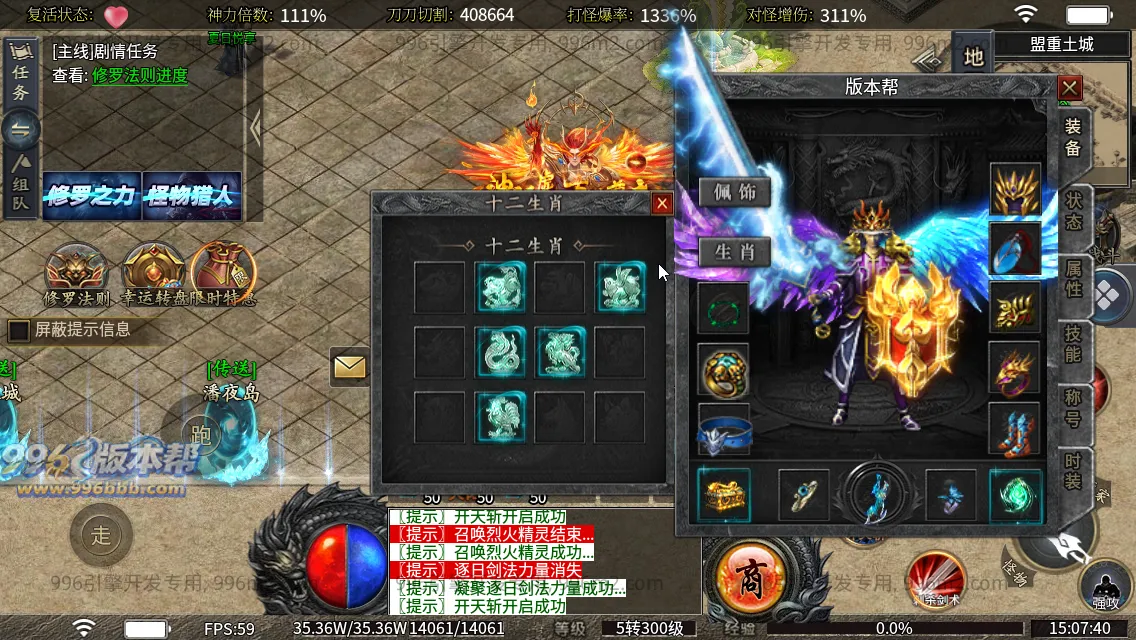Image resolution: width=1136 pixels, height=640 pixels.
Task: Select the 技能 skills tab
Action: tap(1073, 342)
